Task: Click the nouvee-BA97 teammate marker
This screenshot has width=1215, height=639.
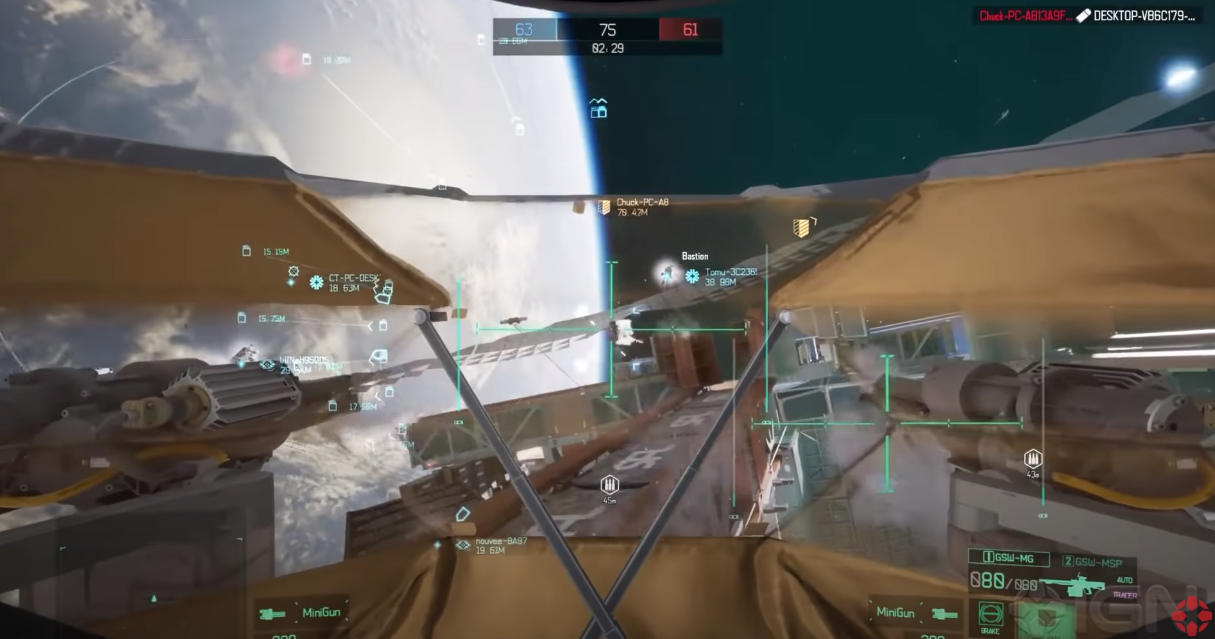Action: [463, 545]
